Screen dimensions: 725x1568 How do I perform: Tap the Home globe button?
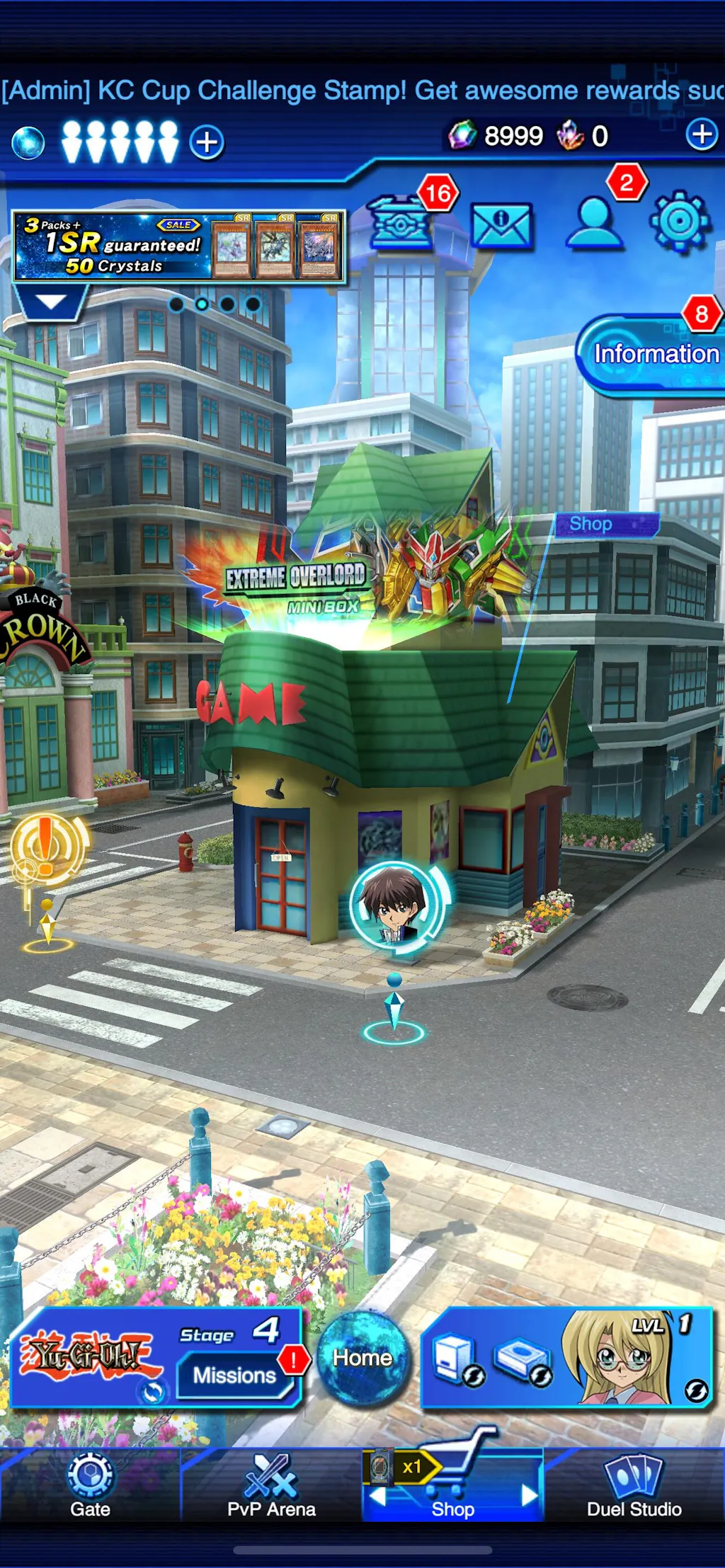362,1358
